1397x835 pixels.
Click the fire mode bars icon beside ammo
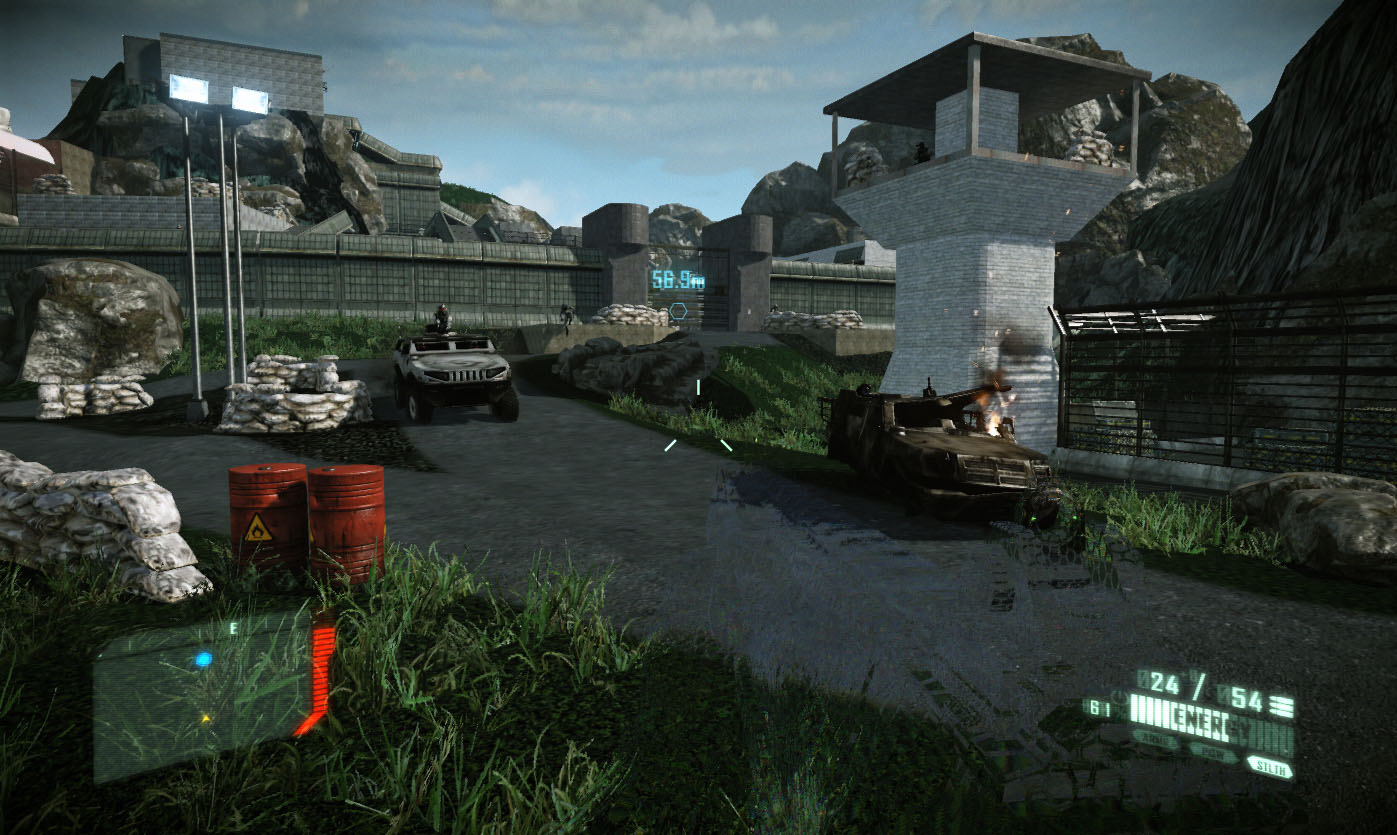click(1284, 706)
